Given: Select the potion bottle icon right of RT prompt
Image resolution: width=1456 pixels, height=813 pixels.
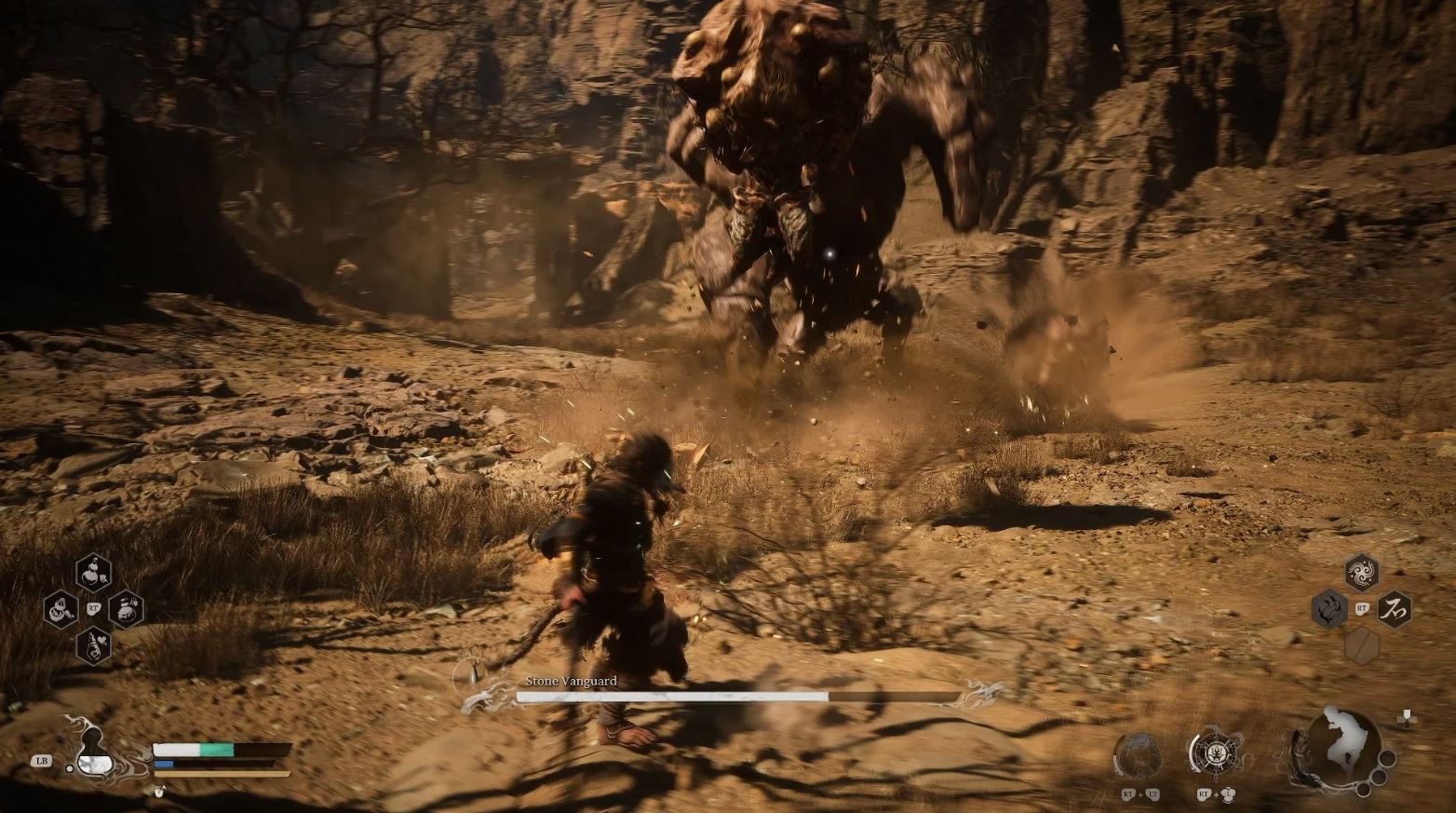Looking at the screenshot, I should 126,609.
